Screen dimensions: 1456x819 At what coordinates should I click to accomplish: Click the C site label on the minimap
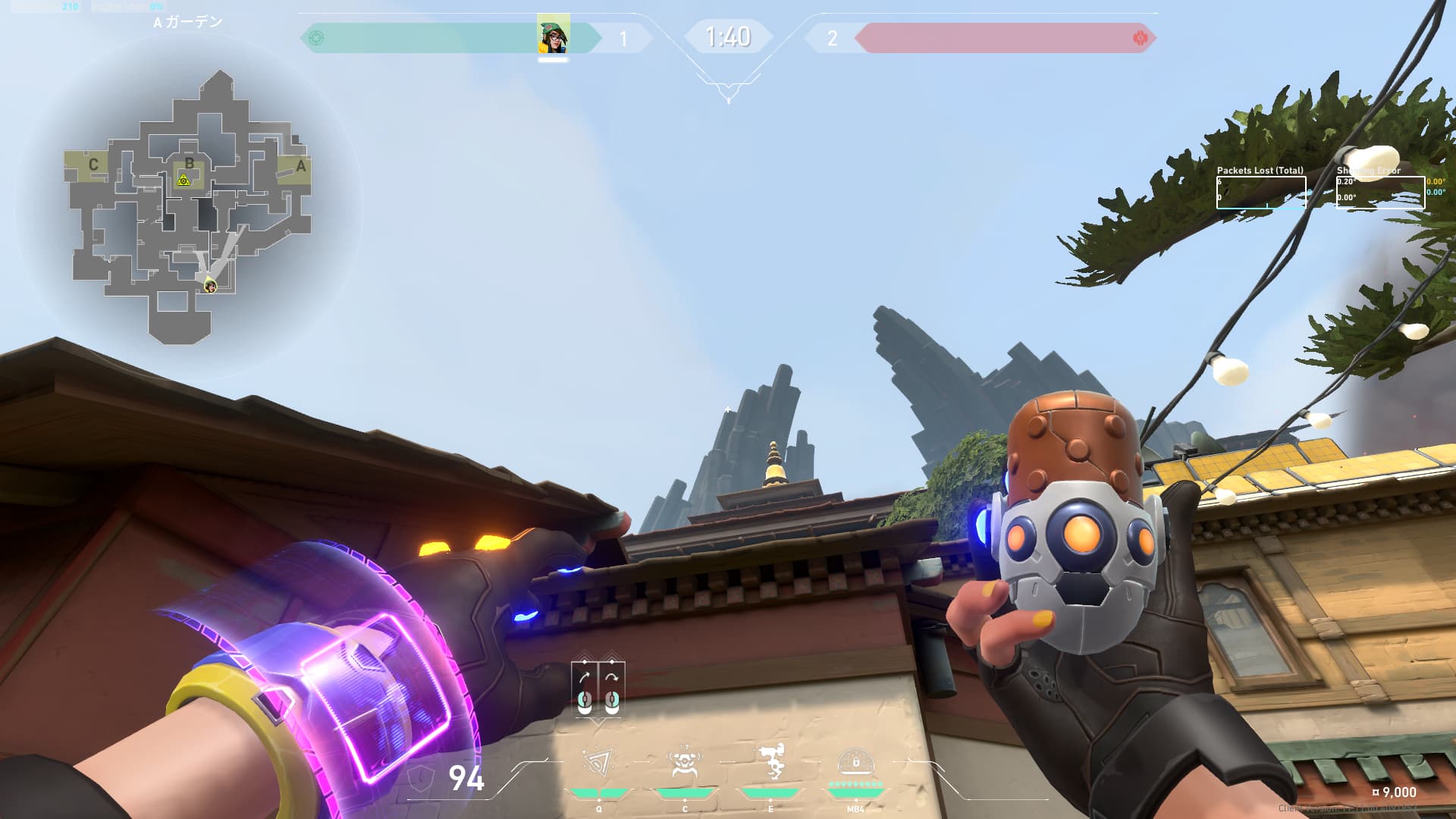pyautogui.click(x=93, y=165)
